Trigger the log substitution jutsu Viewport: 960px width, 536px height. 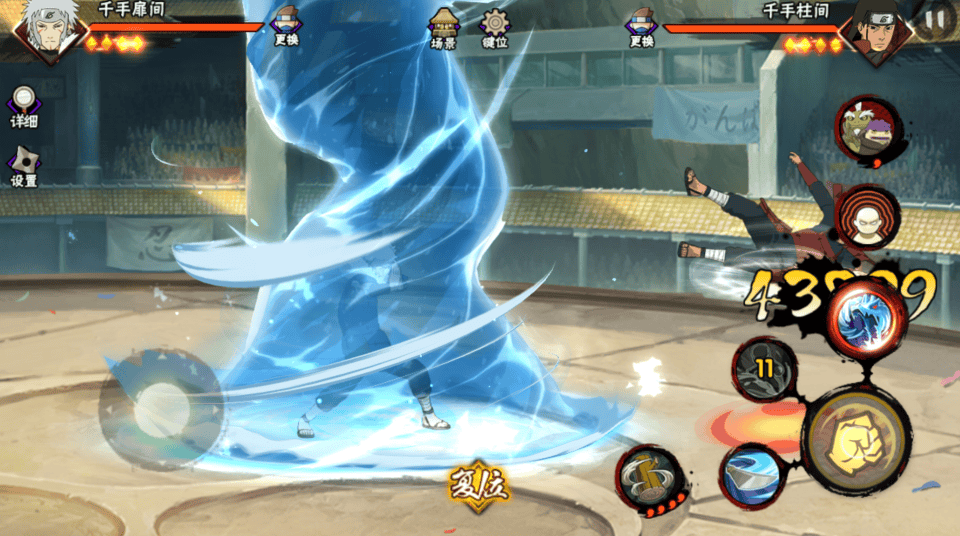click(x=648, y=478)
